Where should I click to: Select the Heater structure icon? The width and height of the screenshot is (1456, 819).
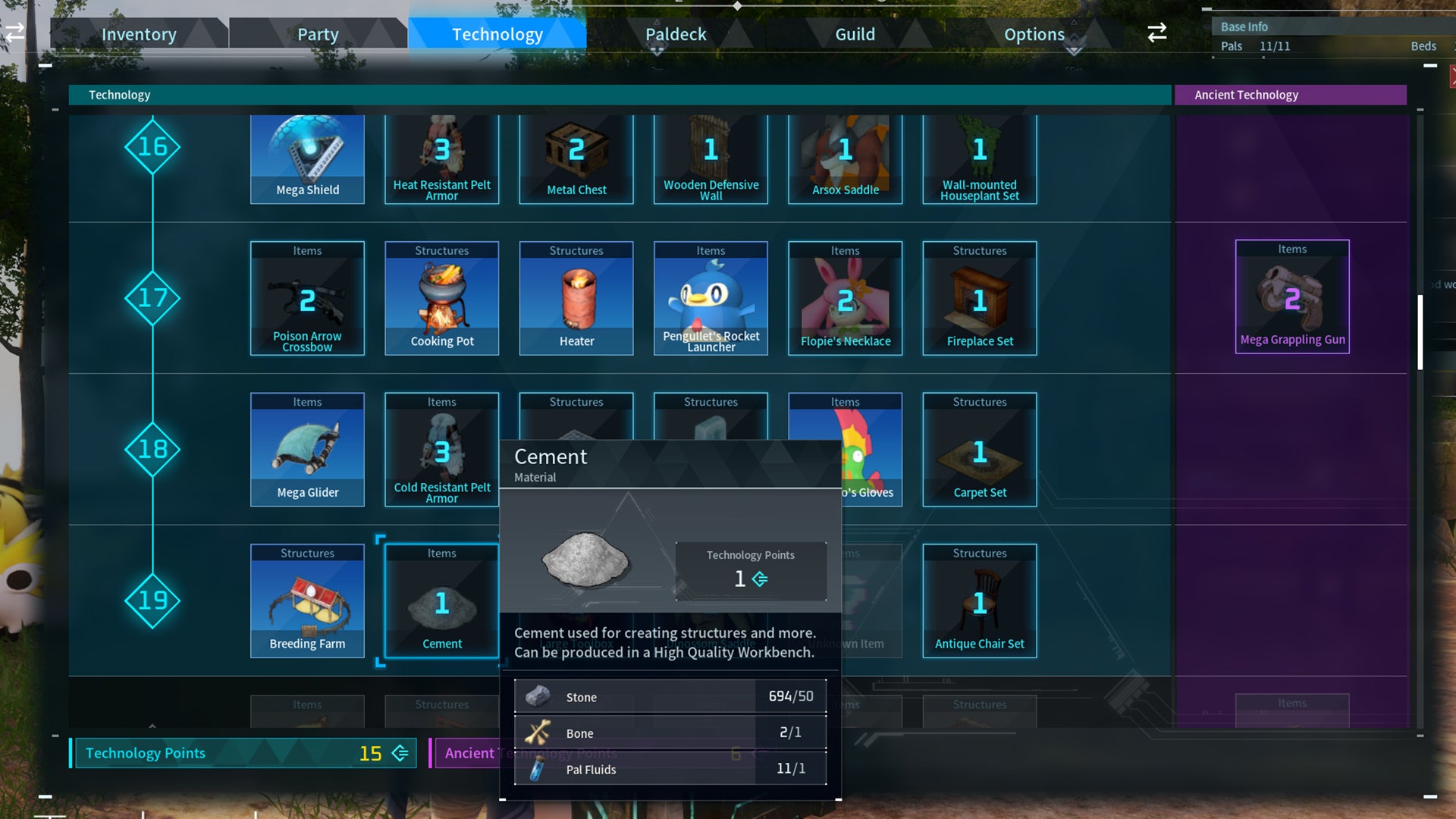click(576, 300)
